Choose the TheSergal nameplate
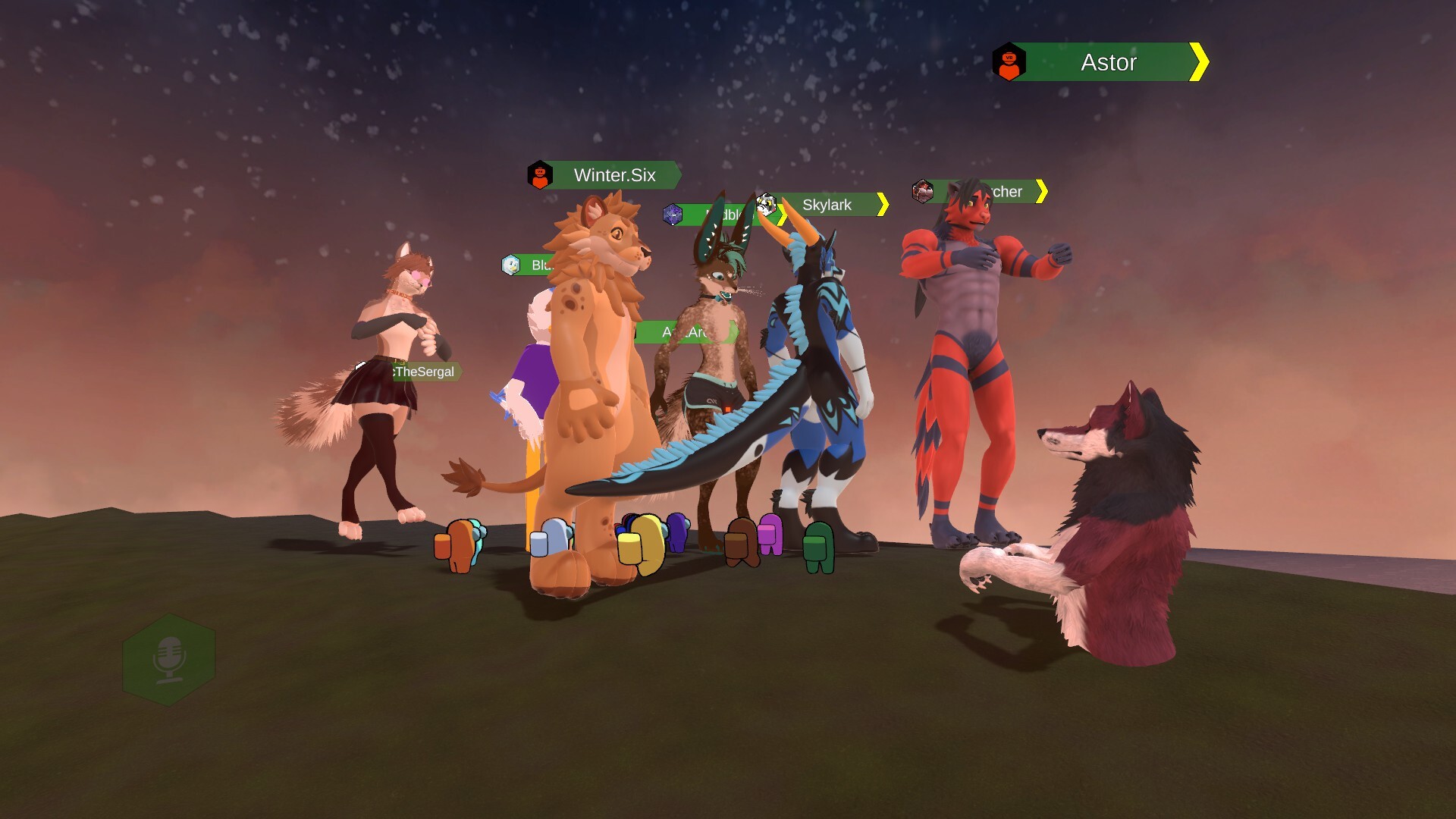The image size is (1456, 819). pyautogui.click(x=425, y=372)
